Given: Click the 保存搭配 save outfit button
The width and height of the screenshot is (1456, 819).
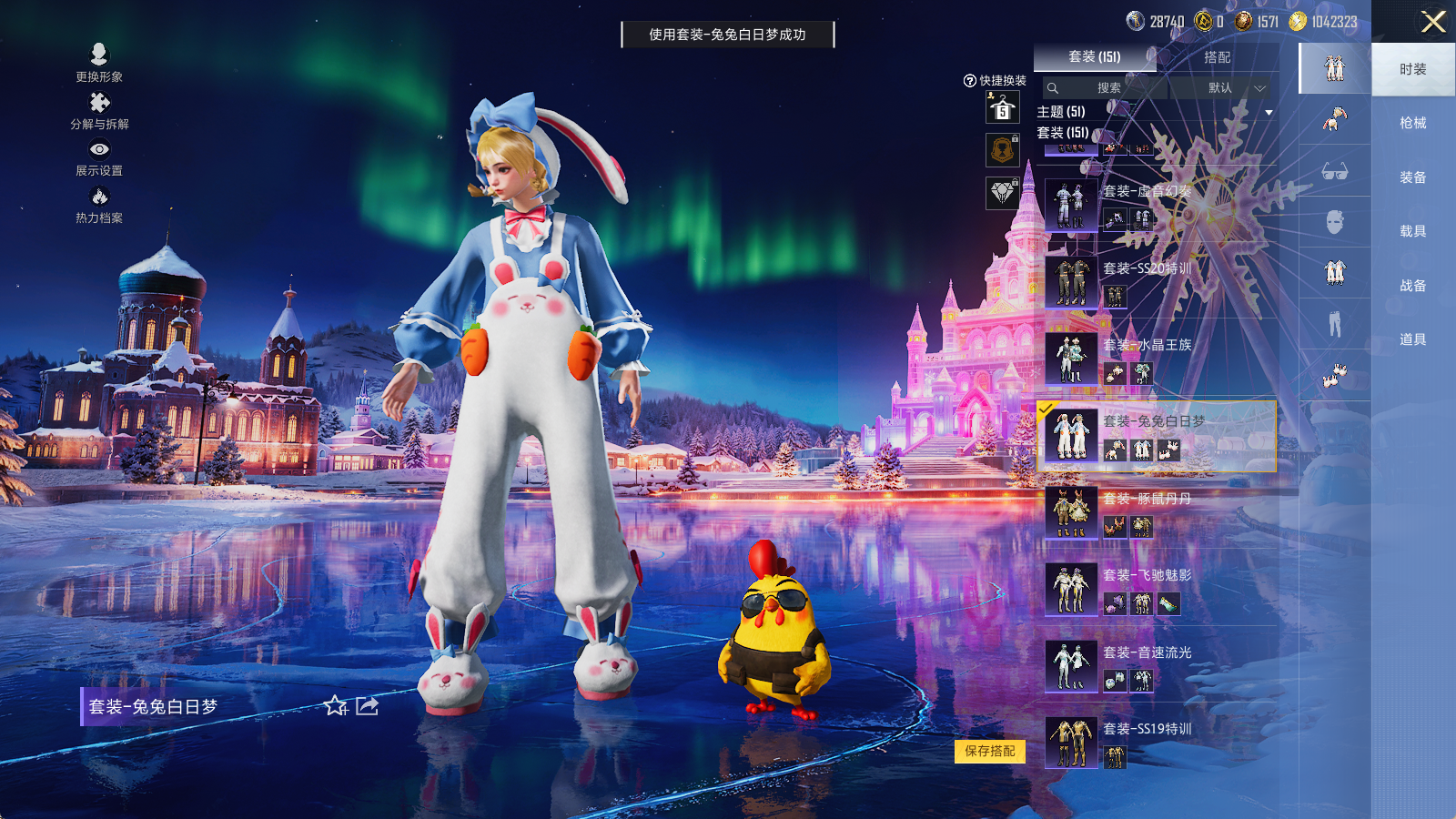Looking at the screenshot, I should (x=990, y=751).
